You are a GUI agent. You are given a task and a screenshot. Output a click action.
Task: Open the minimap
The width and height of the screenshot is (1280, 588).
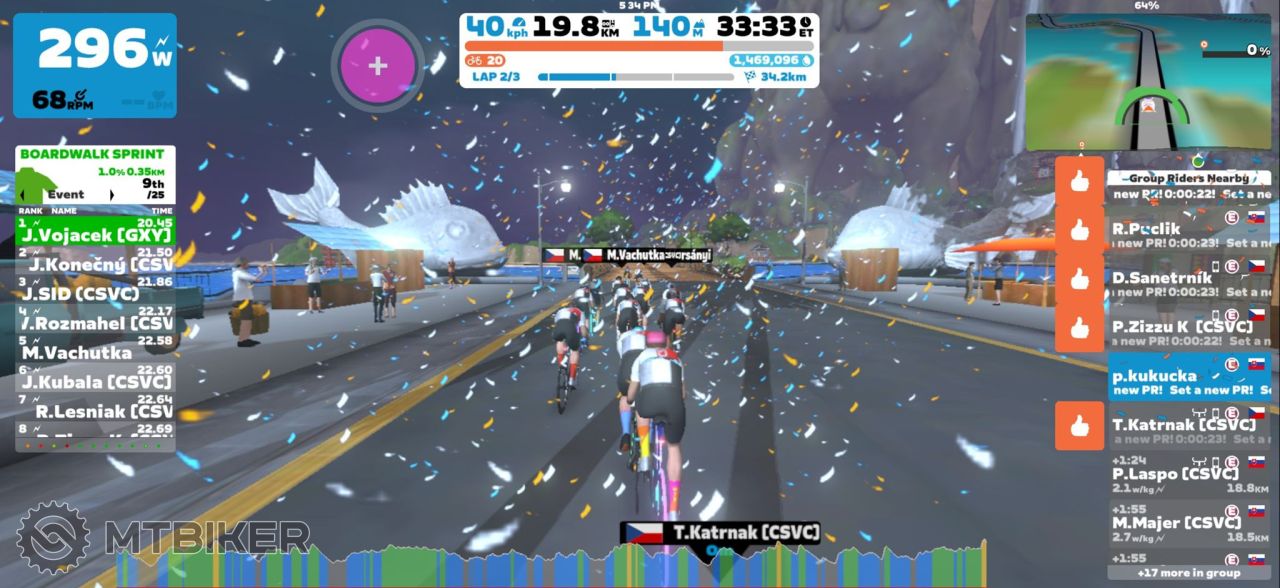point(1147,82)
